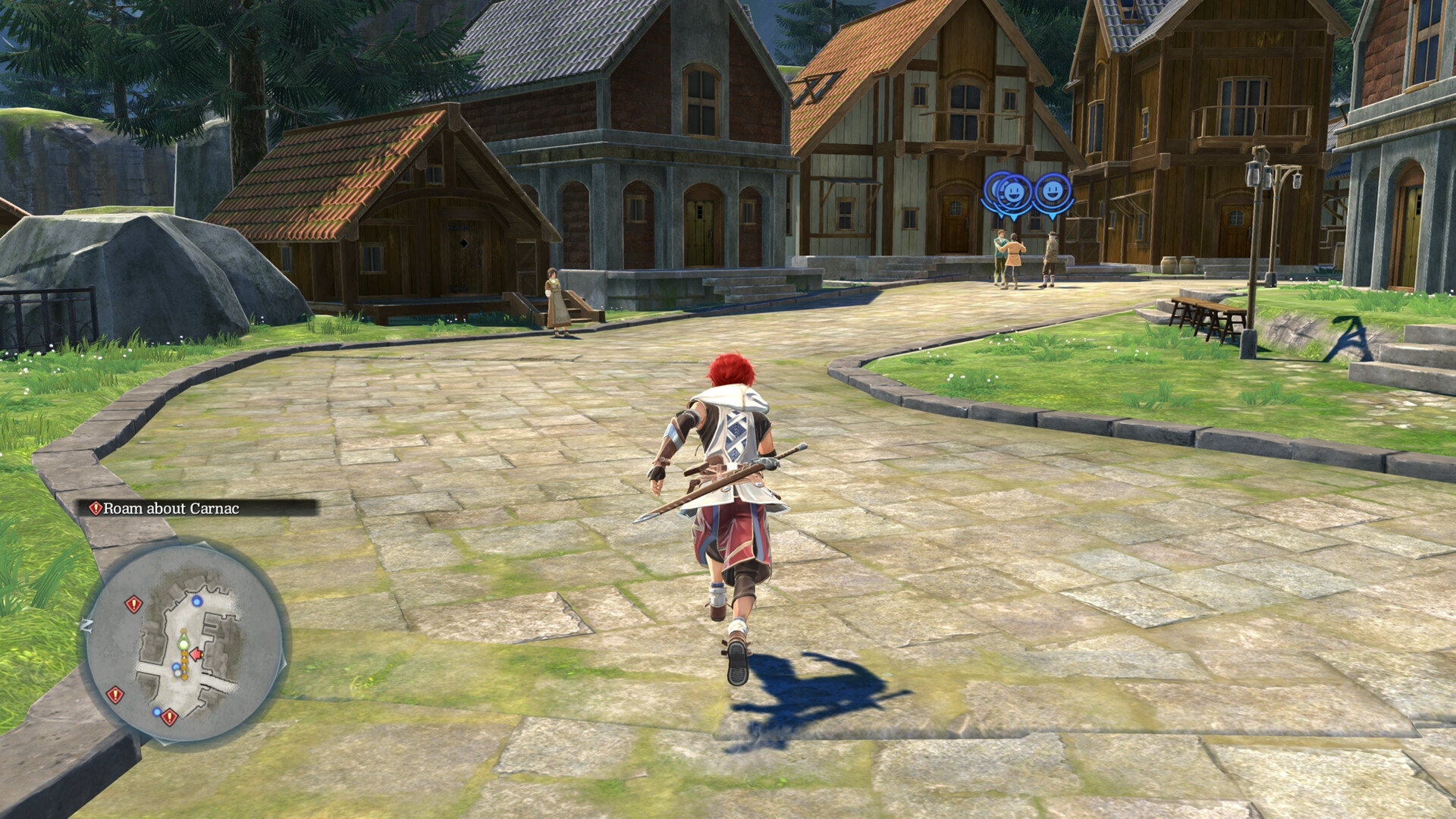Select the 'Roam about Carnac' objective tracker
This screenshot has height=819, width=1456.
click(x=171, y=508)
